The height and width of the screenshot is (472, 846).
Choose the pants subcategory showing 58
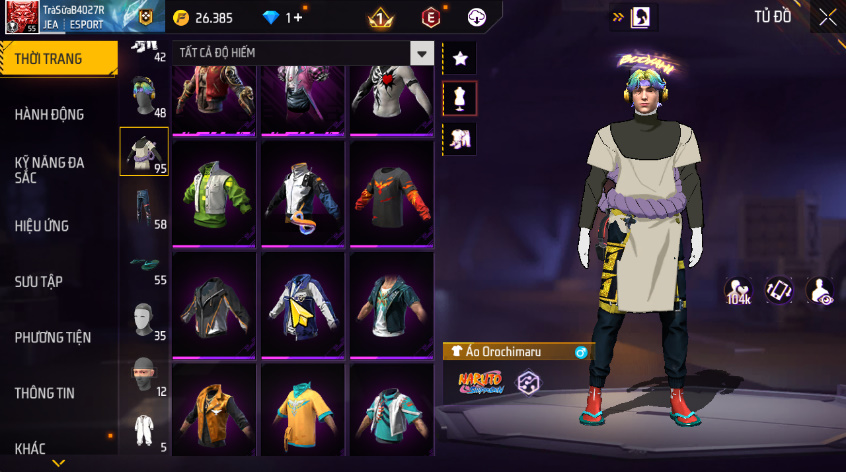144,208
